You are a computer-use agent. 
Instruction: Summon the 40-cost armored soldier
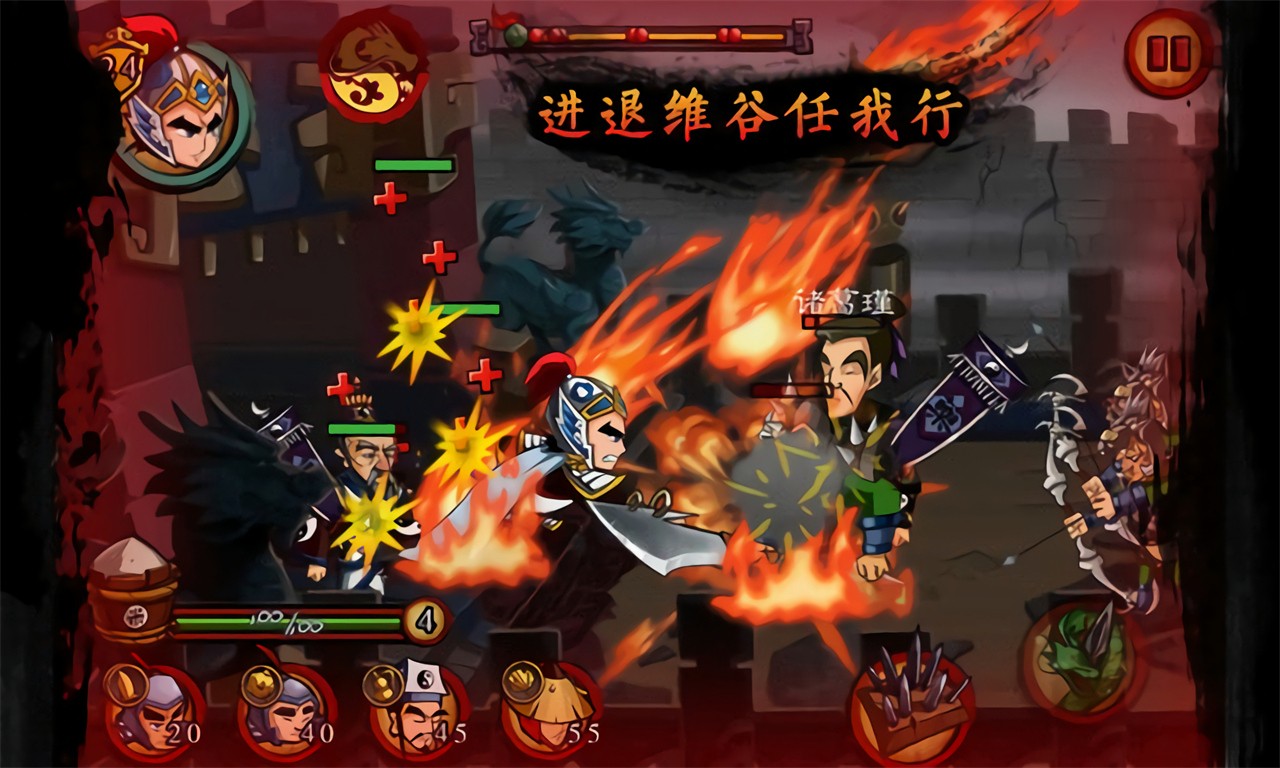pyautogui.click(x=286, y=712)
